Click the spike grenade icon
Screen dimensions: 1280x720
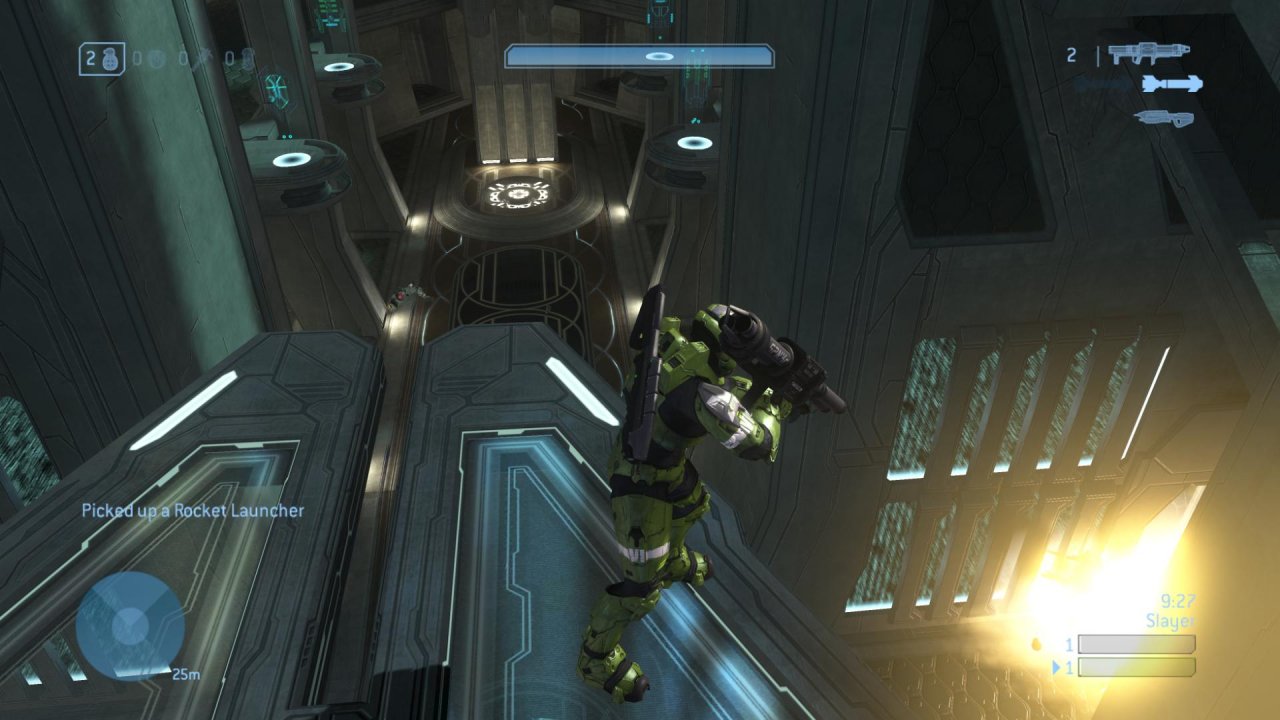[203, 59]
